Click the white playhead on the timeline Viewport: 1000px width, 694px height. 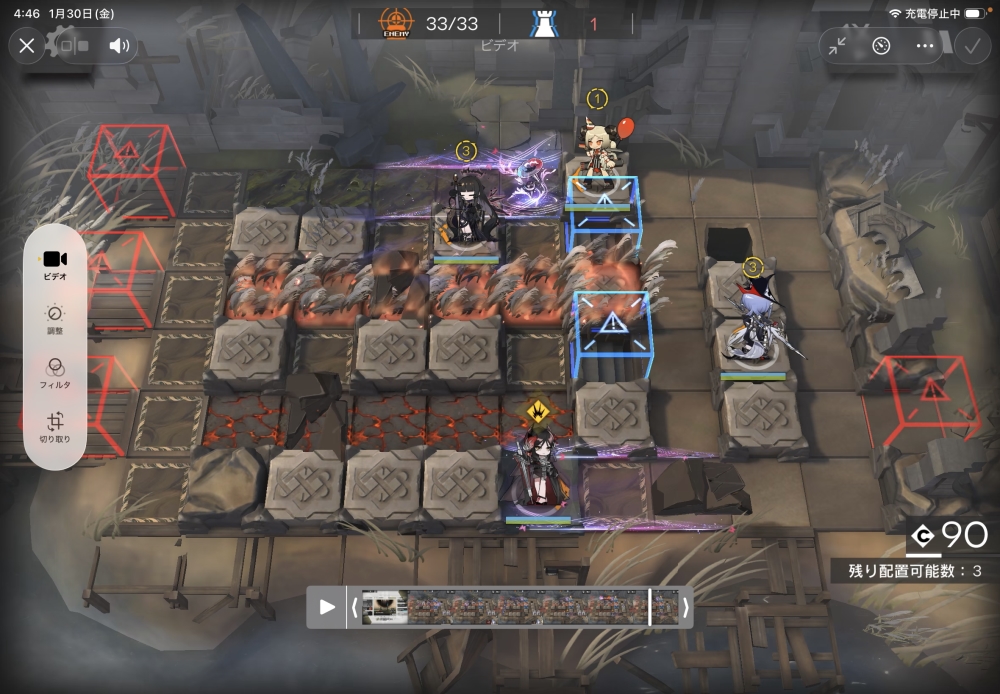(x=650, y=607)
